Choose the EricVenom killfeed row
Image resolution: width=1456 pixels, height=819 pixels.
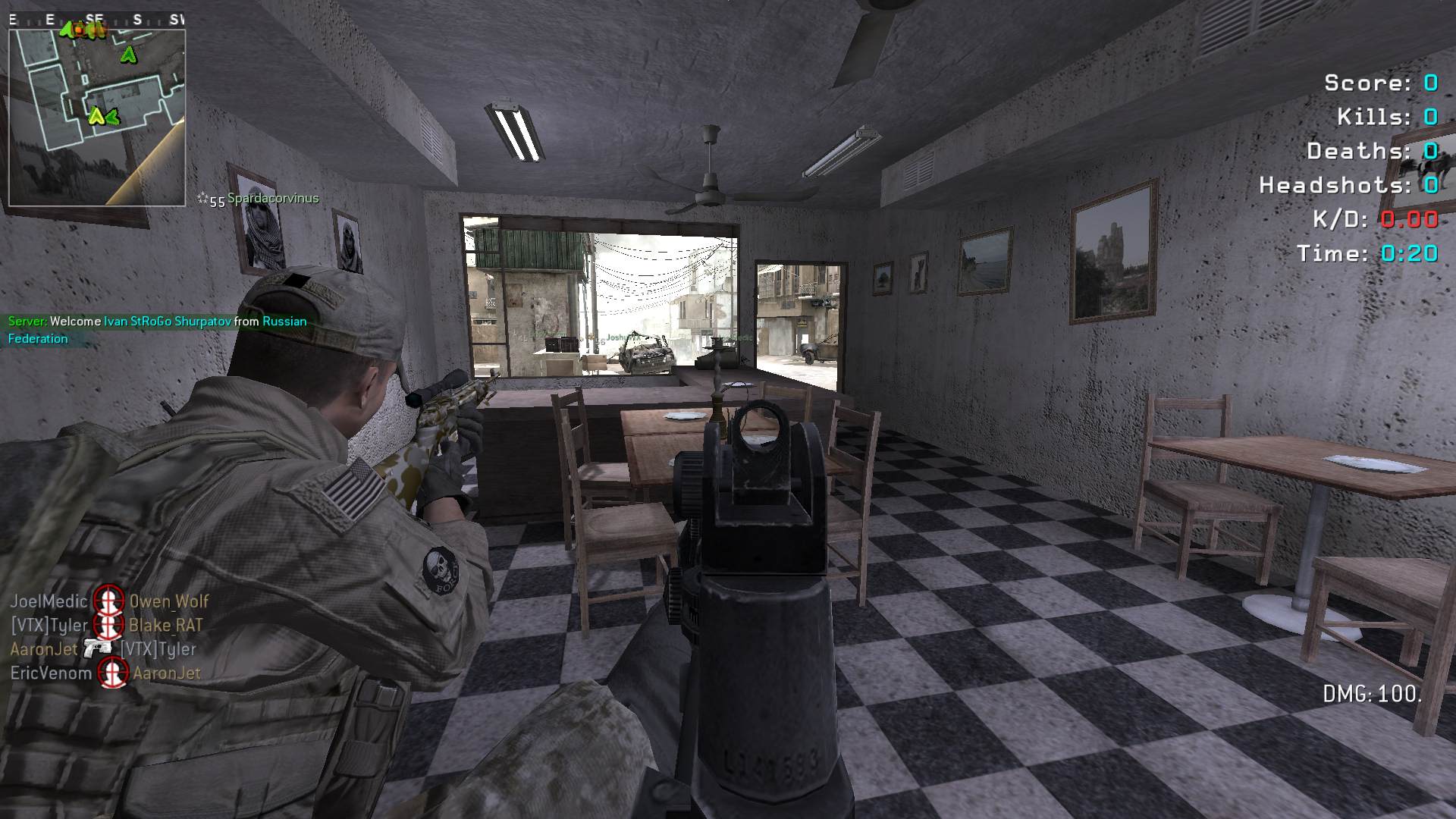pyautogui.click(x=105, y=673)
